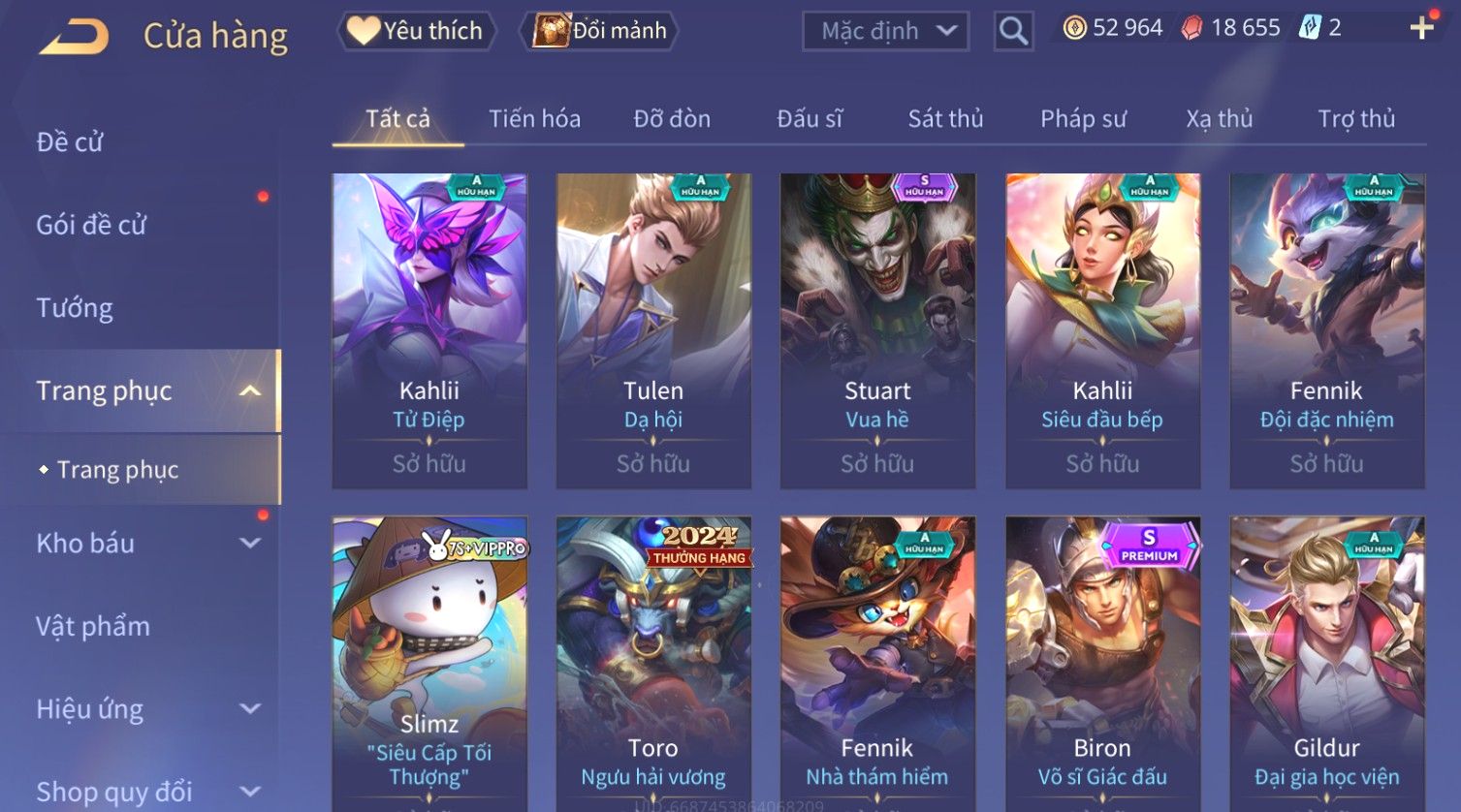1461x812 pixels.
Task: Expand the Kho báu menu section
Action: click(145, 544)
